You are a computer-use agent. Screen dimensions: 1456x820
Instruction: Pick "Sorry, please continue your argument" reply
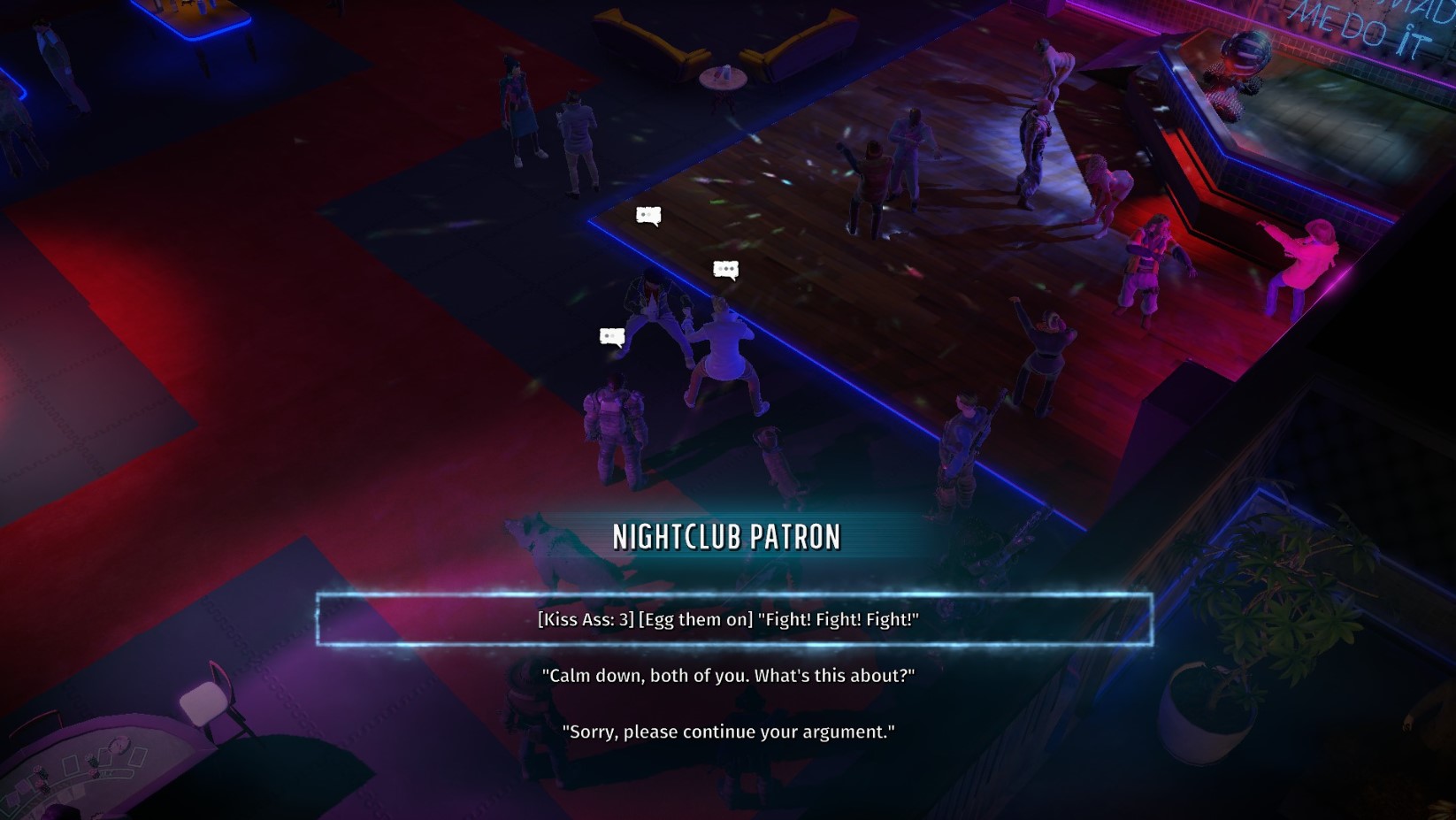point(728,732)
